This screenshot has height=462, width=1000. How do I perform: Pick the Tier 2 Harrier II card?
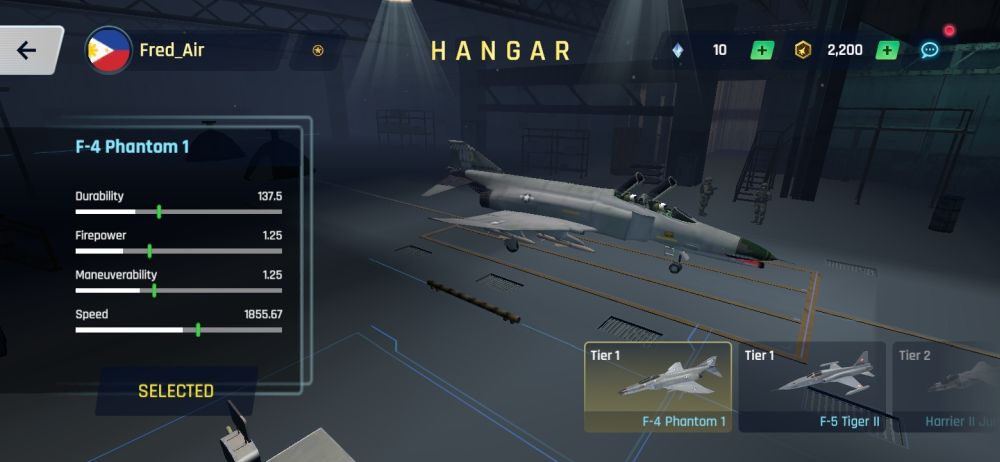pos(946,387)
